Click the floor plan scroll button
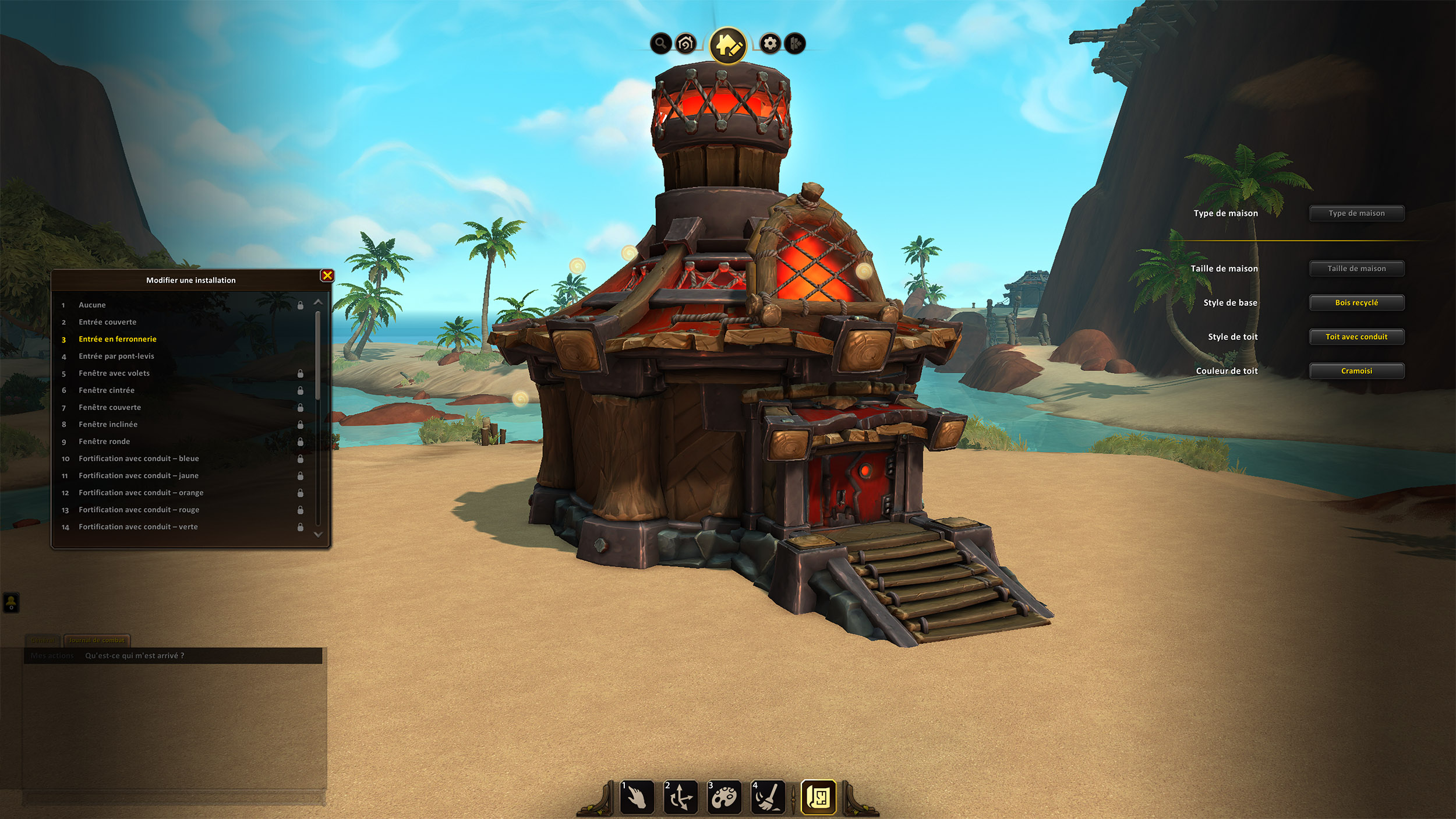Viewport: 1456px width, 819px height. coord(818,797)
